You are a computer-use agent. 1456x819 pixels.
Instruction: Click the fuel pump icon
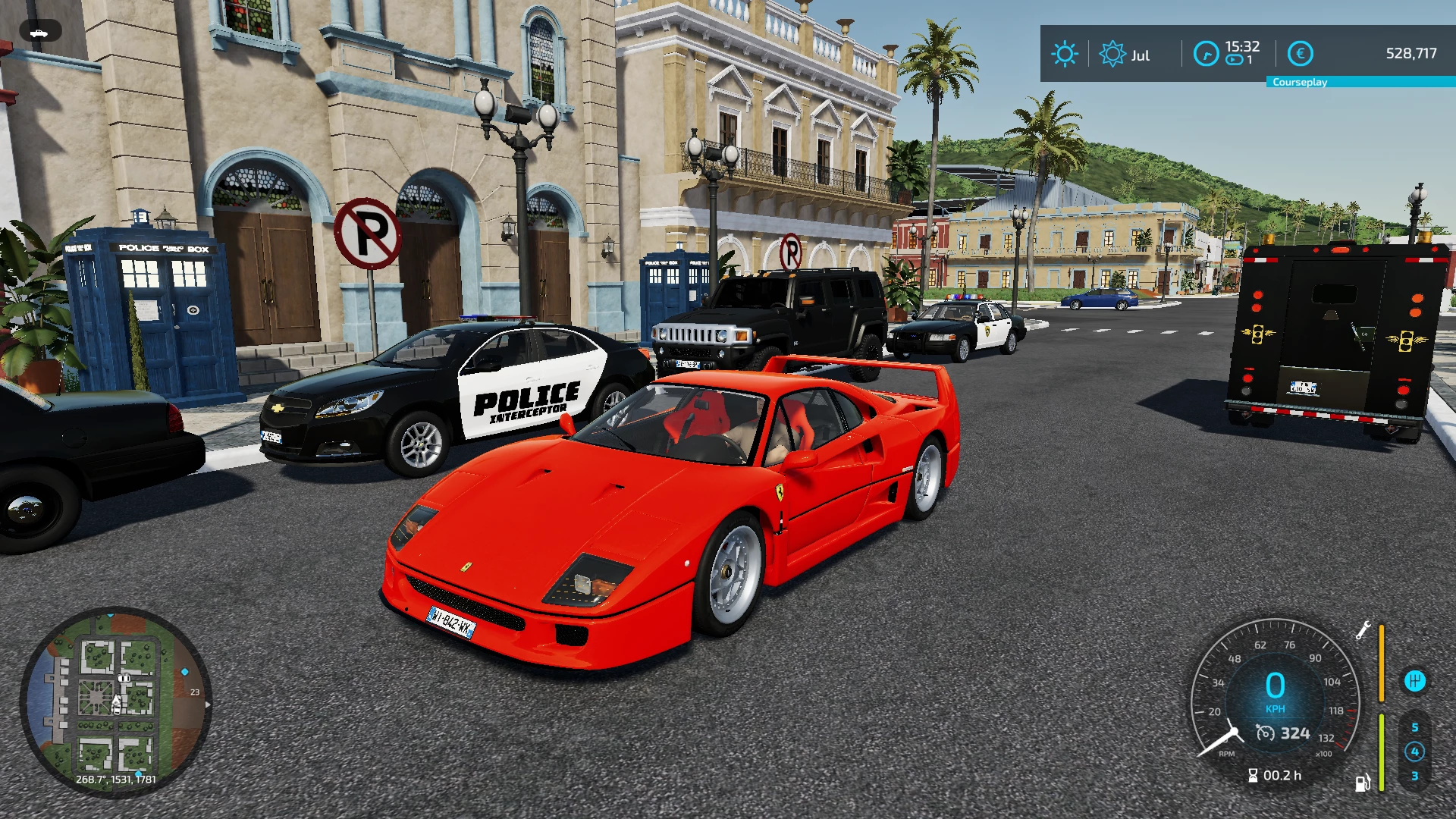1363,783
